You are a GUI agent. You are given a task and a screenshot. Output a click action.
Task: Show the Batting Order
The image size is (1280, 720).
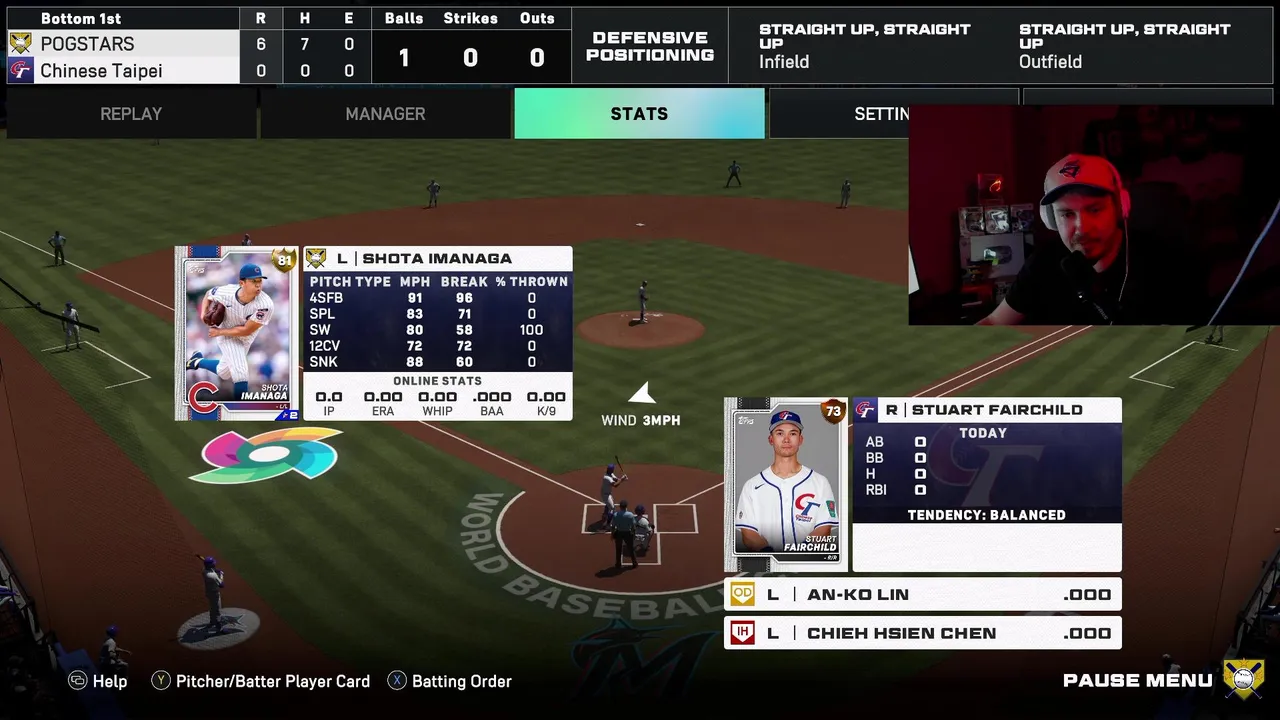click(x=450, y=681)
